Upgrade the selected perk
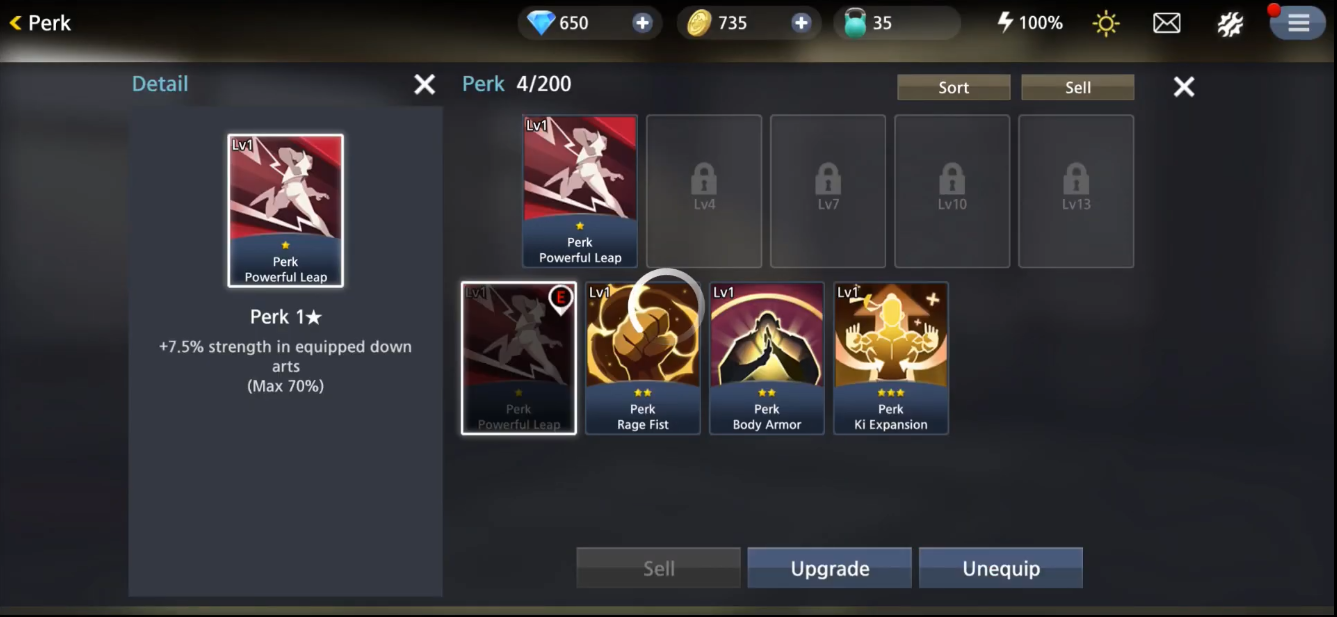The image size is (1337, 617). [829, 568]
